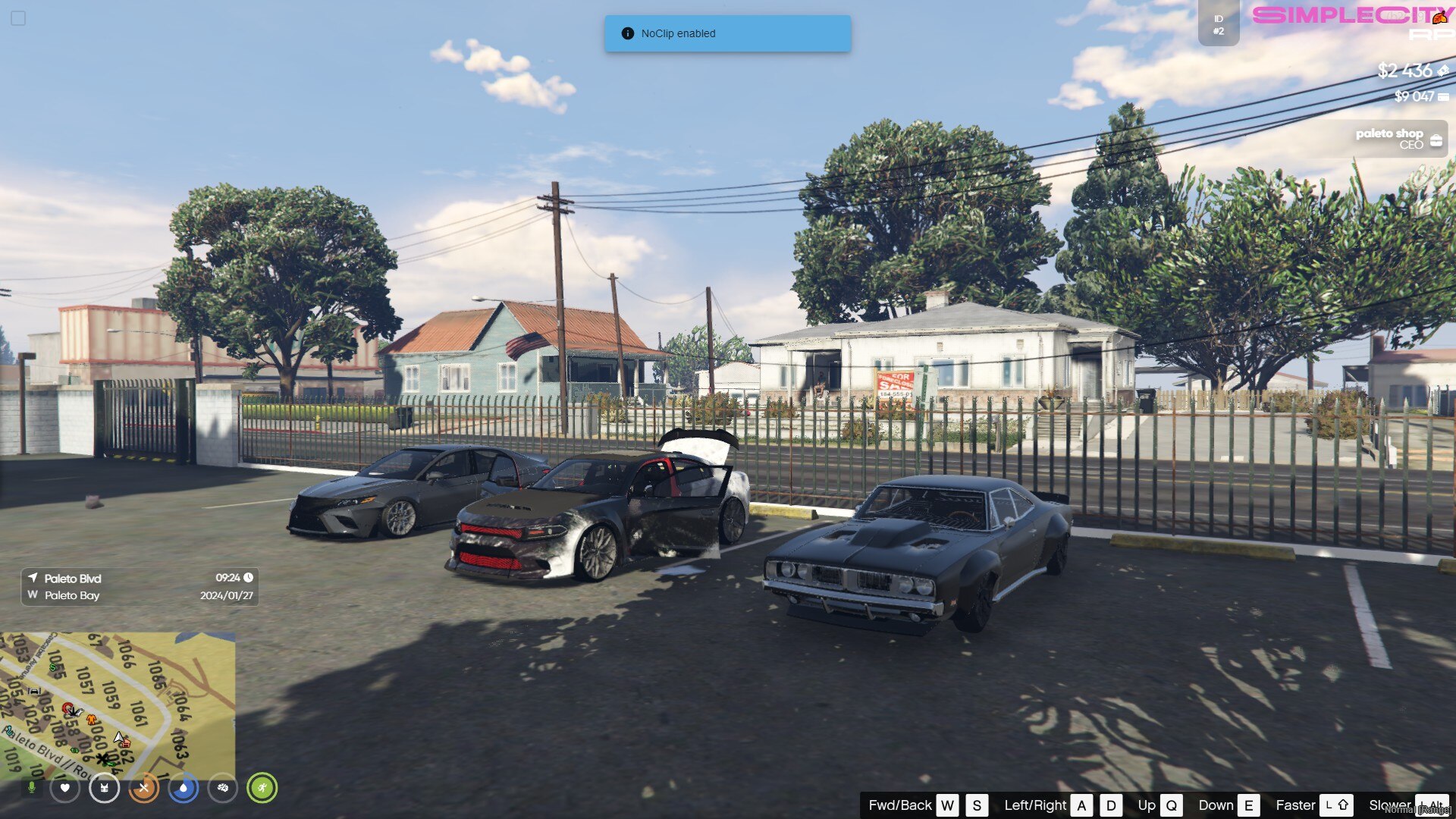Click the autumn leaf on the SimpleCity logo
This screenshot has height=819, width=1456.
tap(1439, 17)
